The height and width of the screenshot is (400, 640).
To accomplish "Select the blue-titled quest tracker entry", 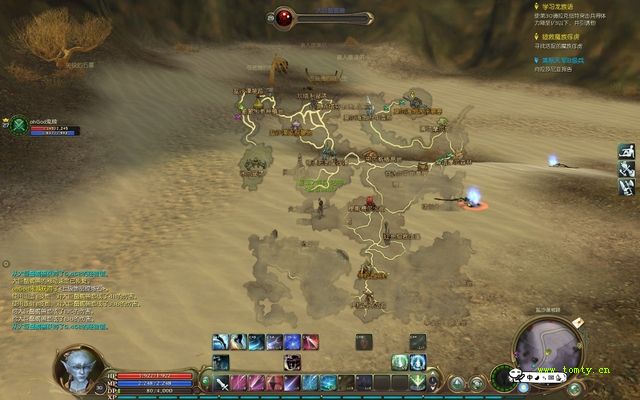I will pyautogui.click(x=577, y=63).
